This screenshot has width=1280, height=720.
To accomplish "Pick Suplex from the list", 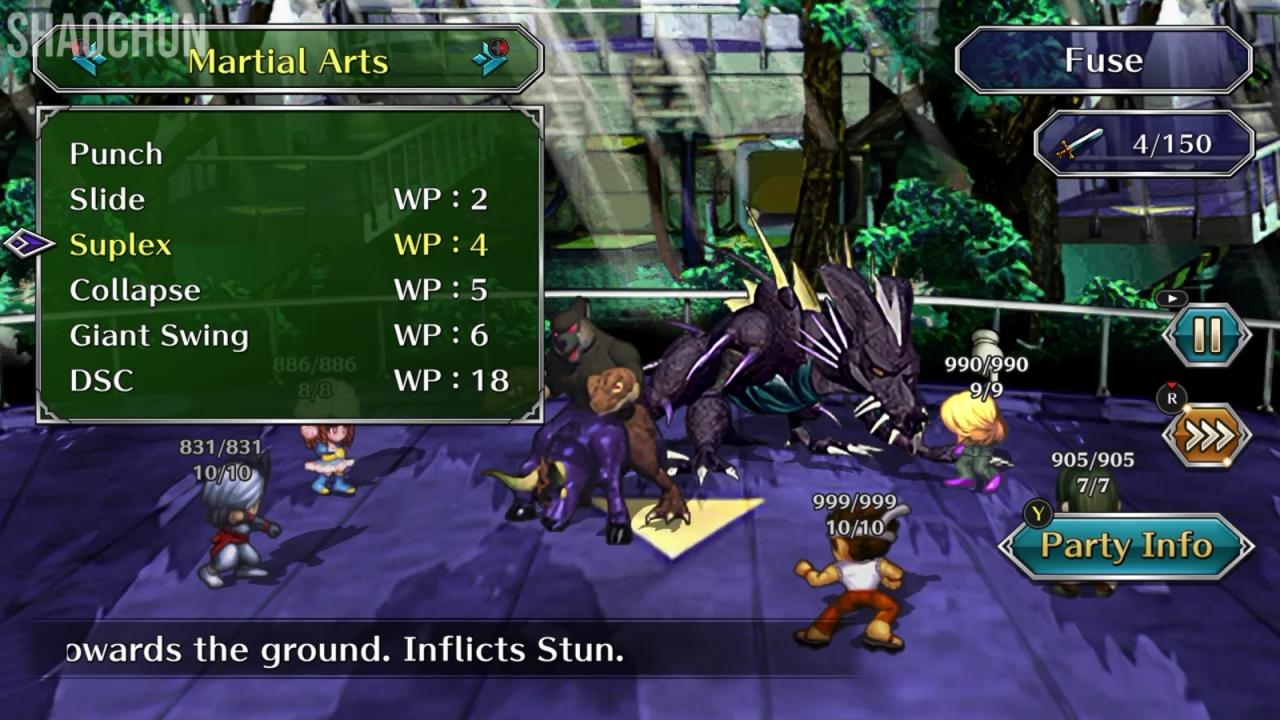I will coord(121,245).
